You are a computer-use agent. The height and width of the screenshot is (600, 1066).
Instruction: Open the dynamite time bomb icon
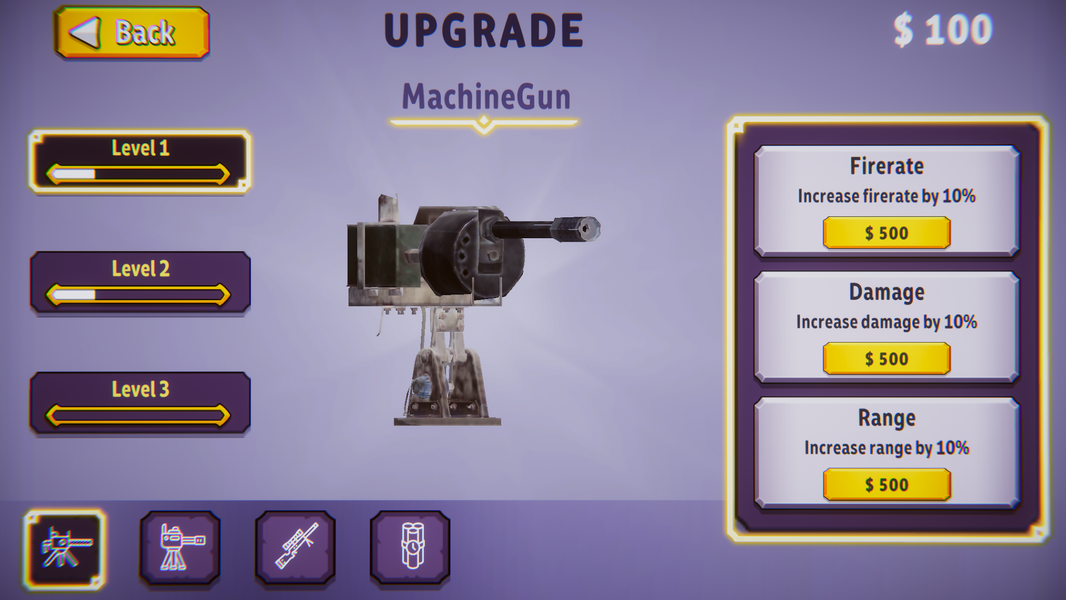click(x=410, y=548)
